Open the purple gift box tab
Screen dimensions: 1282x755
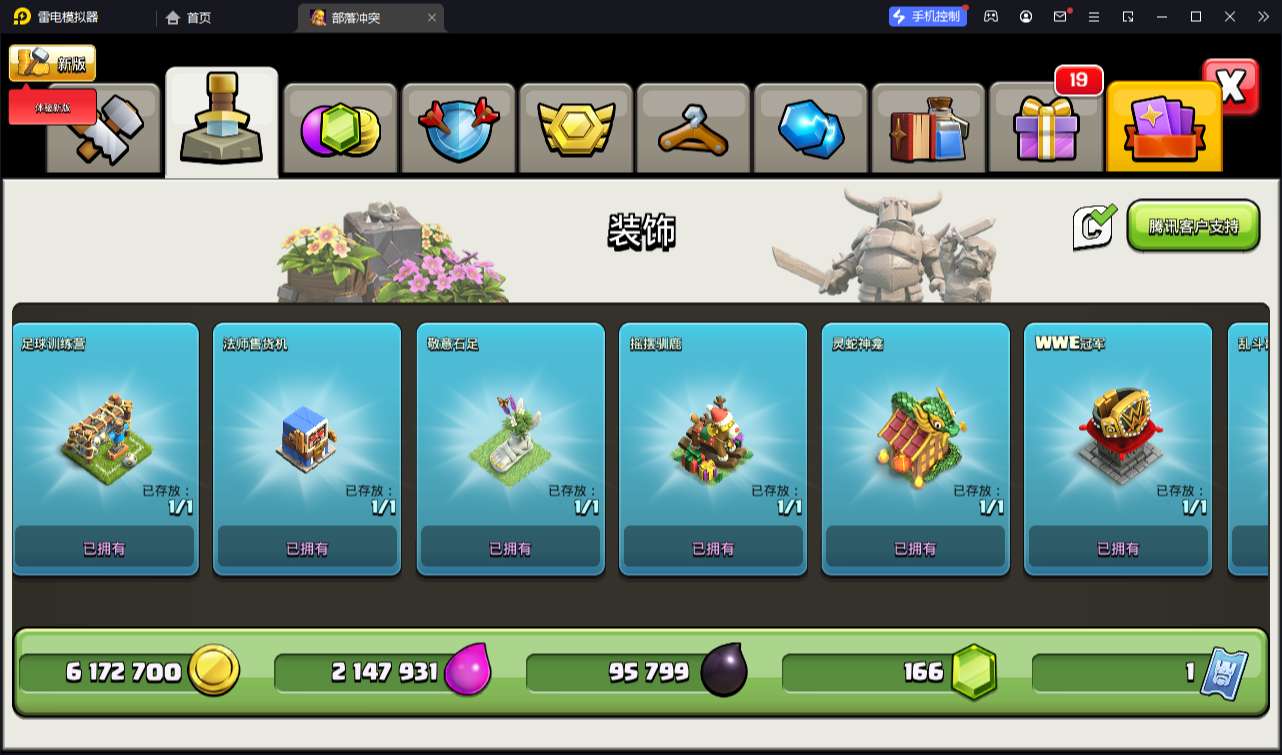1046,130
